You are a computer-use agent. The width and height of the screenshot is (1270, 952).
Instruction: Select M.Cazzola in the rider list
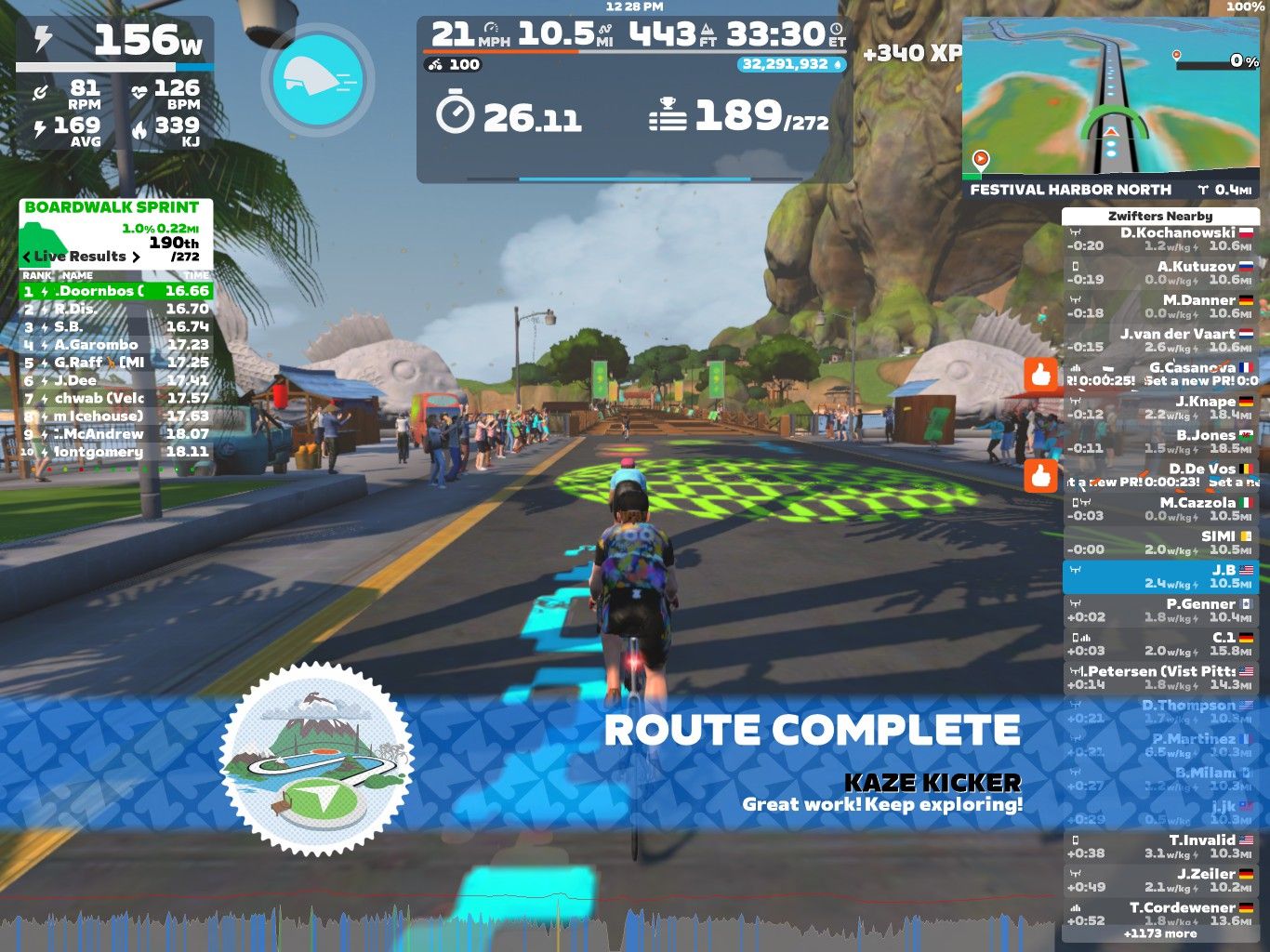[1159, 509]
